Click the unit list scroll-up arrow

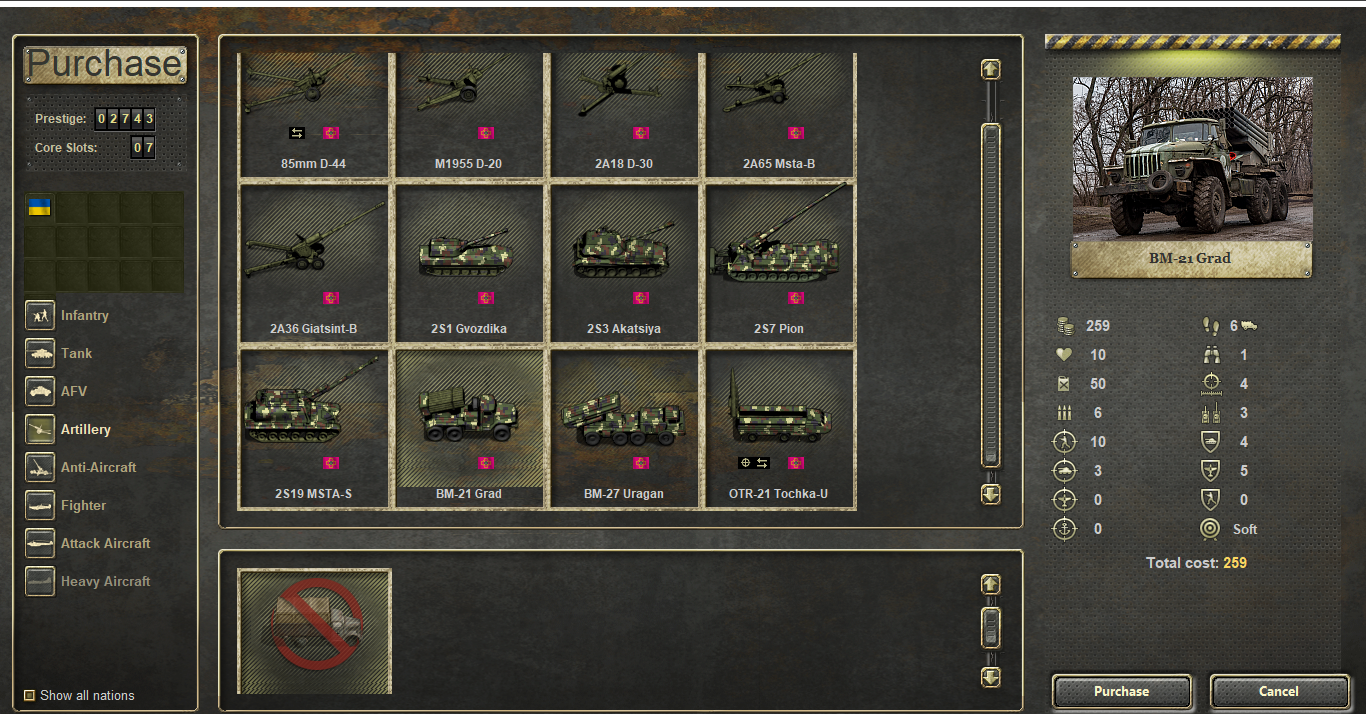click(x=991, y=69)
